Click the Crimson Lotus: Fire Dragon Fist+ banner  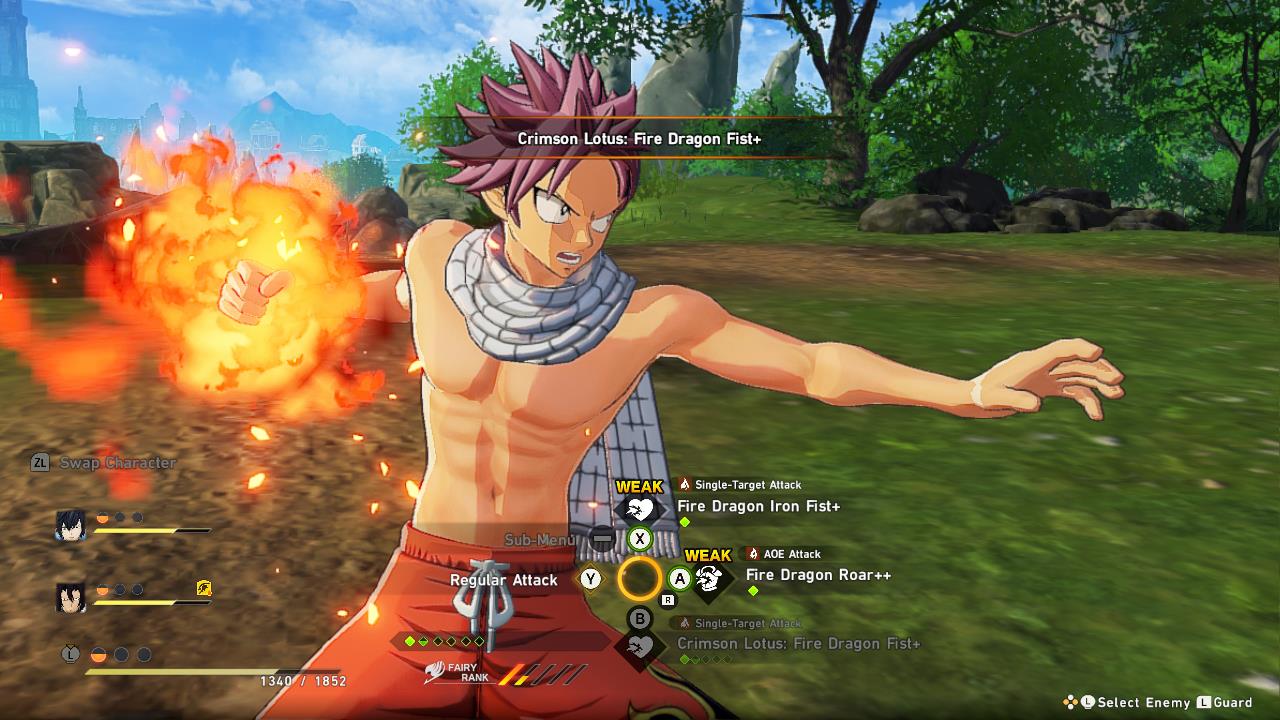(x=638, y=139)
